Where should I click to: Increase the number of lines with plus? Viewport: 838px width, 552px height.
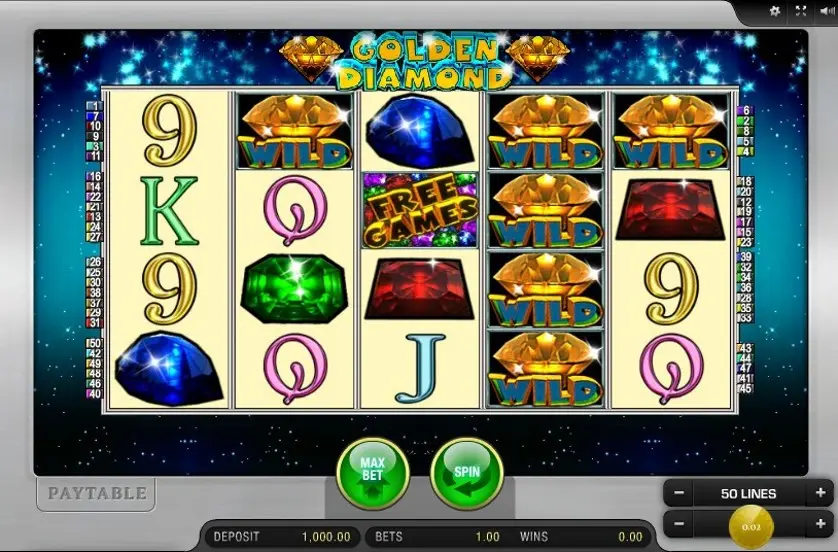pyautogui.click(x=821, y=493)
